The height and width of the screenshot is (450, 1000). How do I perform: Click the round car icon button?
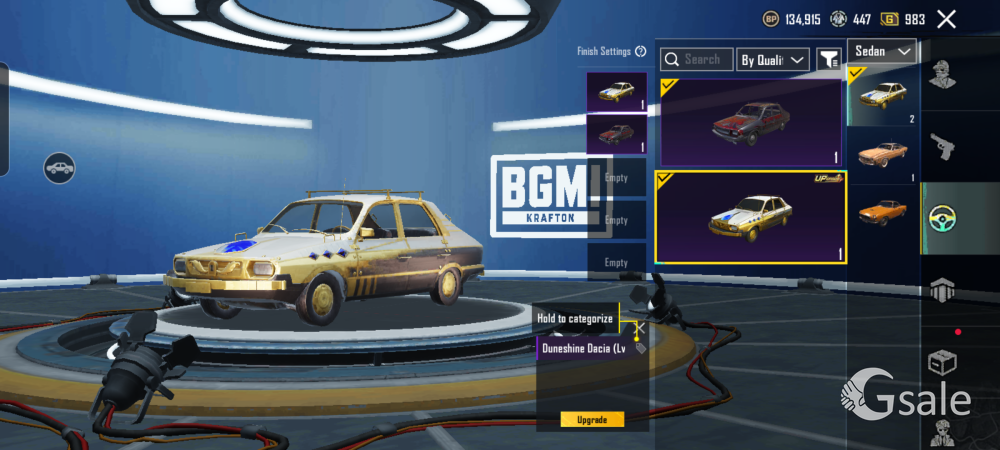click(x=60, y=167)
